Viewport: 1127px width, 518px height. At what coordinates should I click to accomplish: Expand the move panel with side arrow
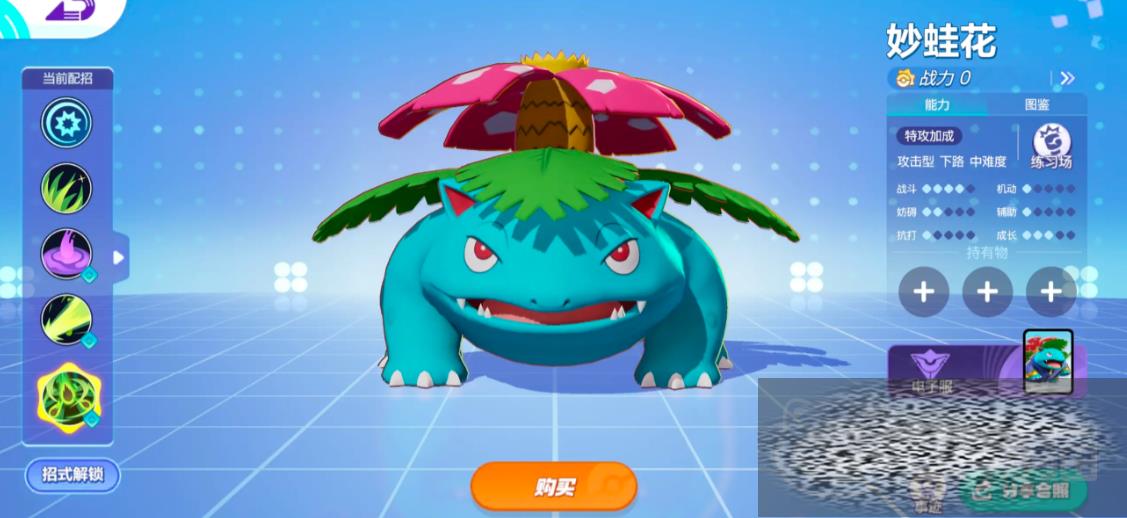point(119,258)
